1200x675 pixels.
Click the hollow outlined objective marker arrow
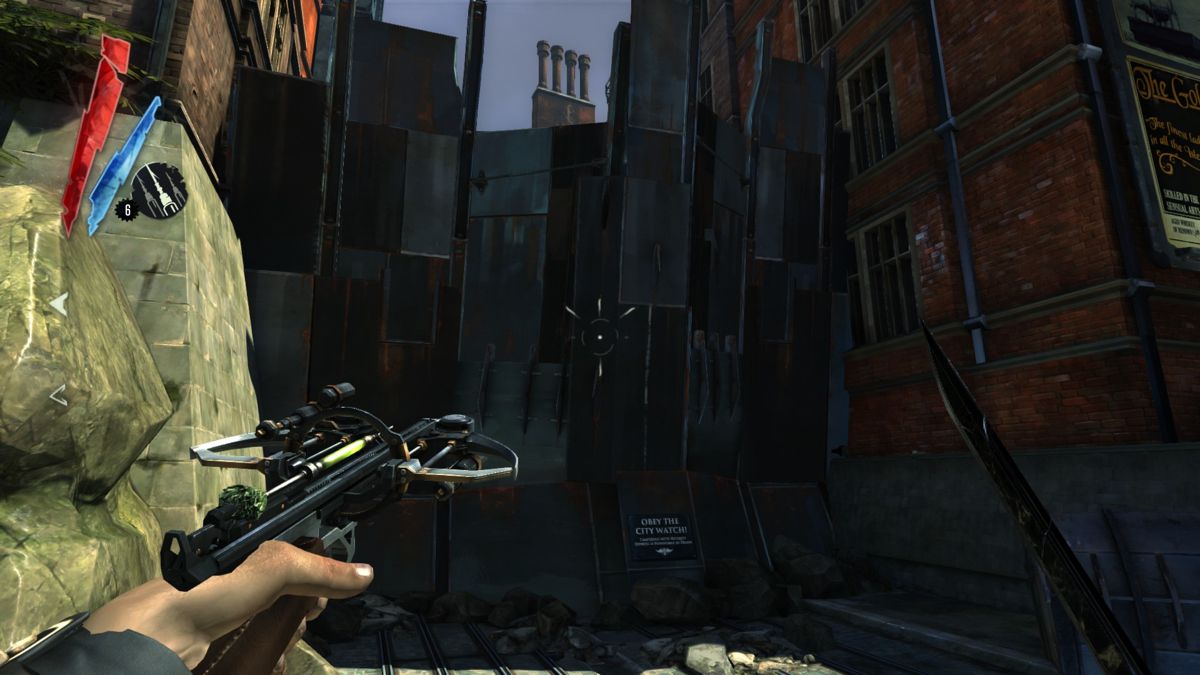[x=58, y=396]
